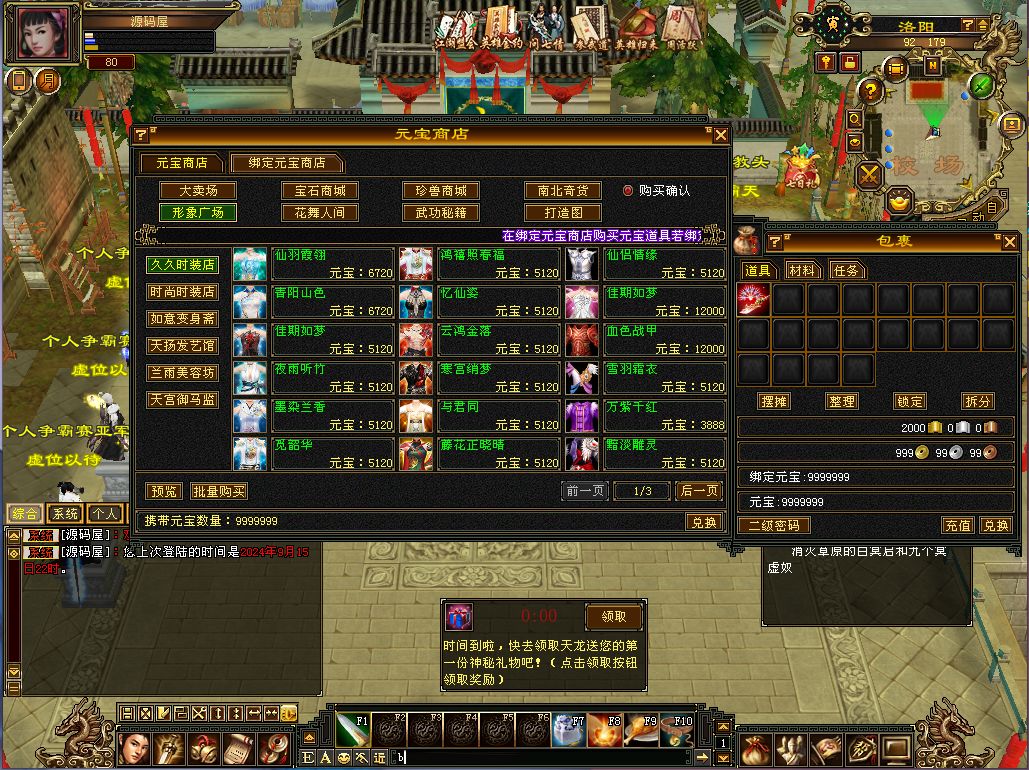Screen dimensions: 1029x770
Task: Click the 整理 sort button in bag
Action: (x=842, y=401)
